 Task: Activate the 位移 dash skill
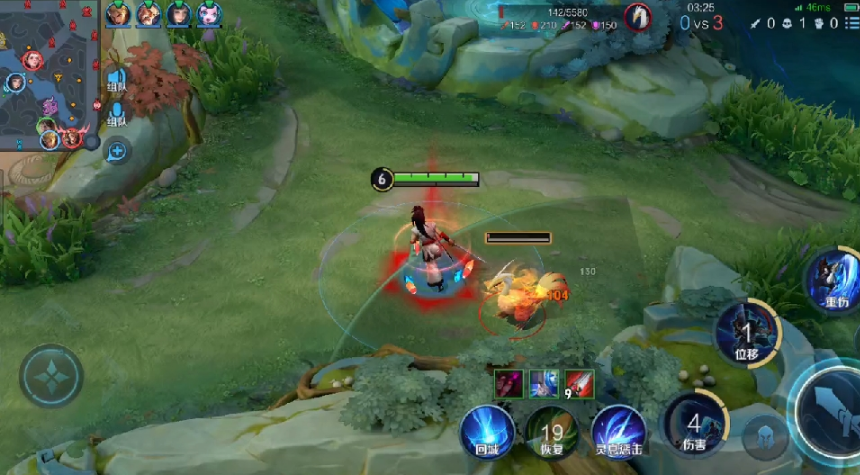(x=745, y=333)
